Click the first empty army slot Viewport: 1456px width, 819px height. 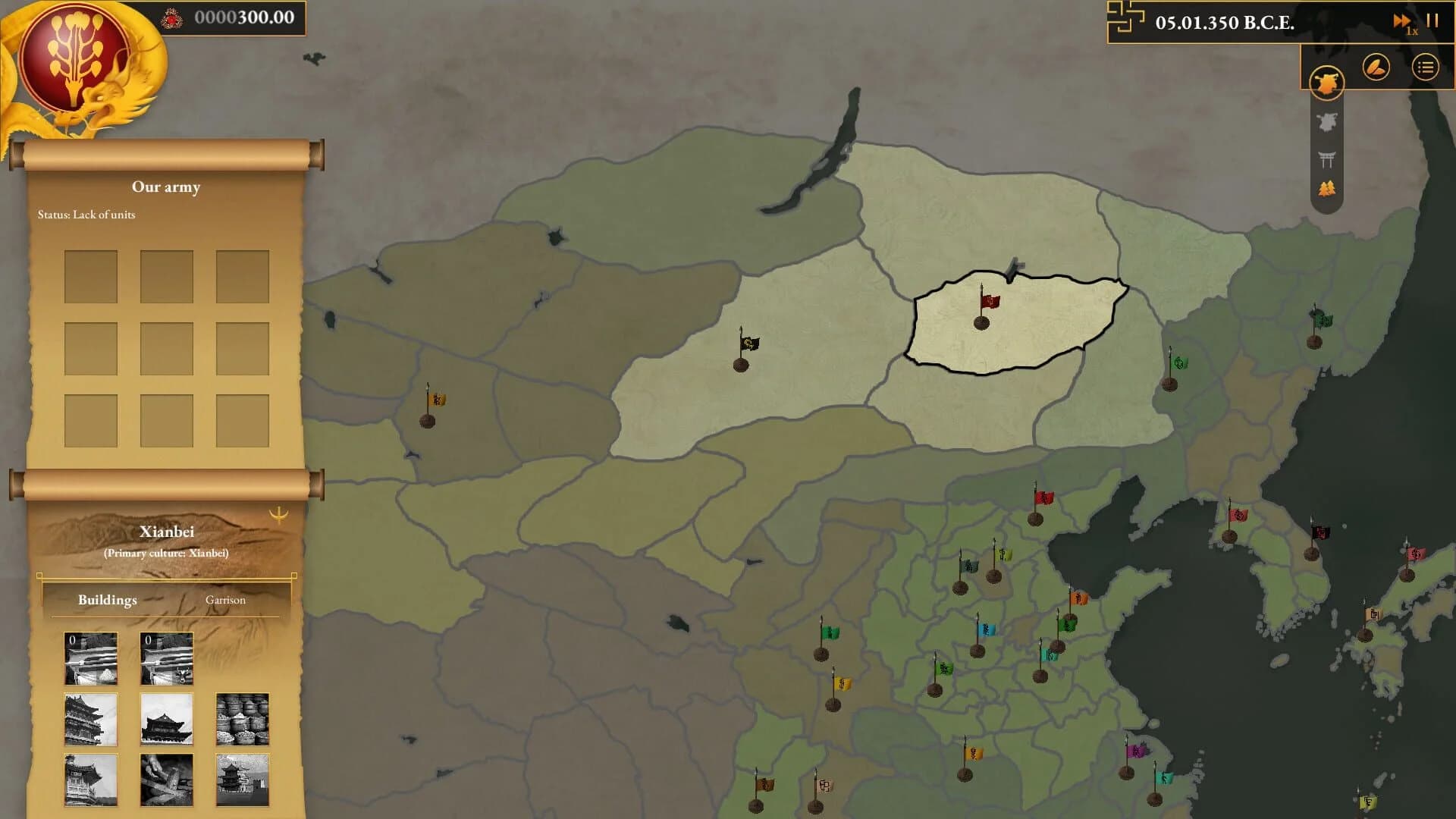pos(91,275)
